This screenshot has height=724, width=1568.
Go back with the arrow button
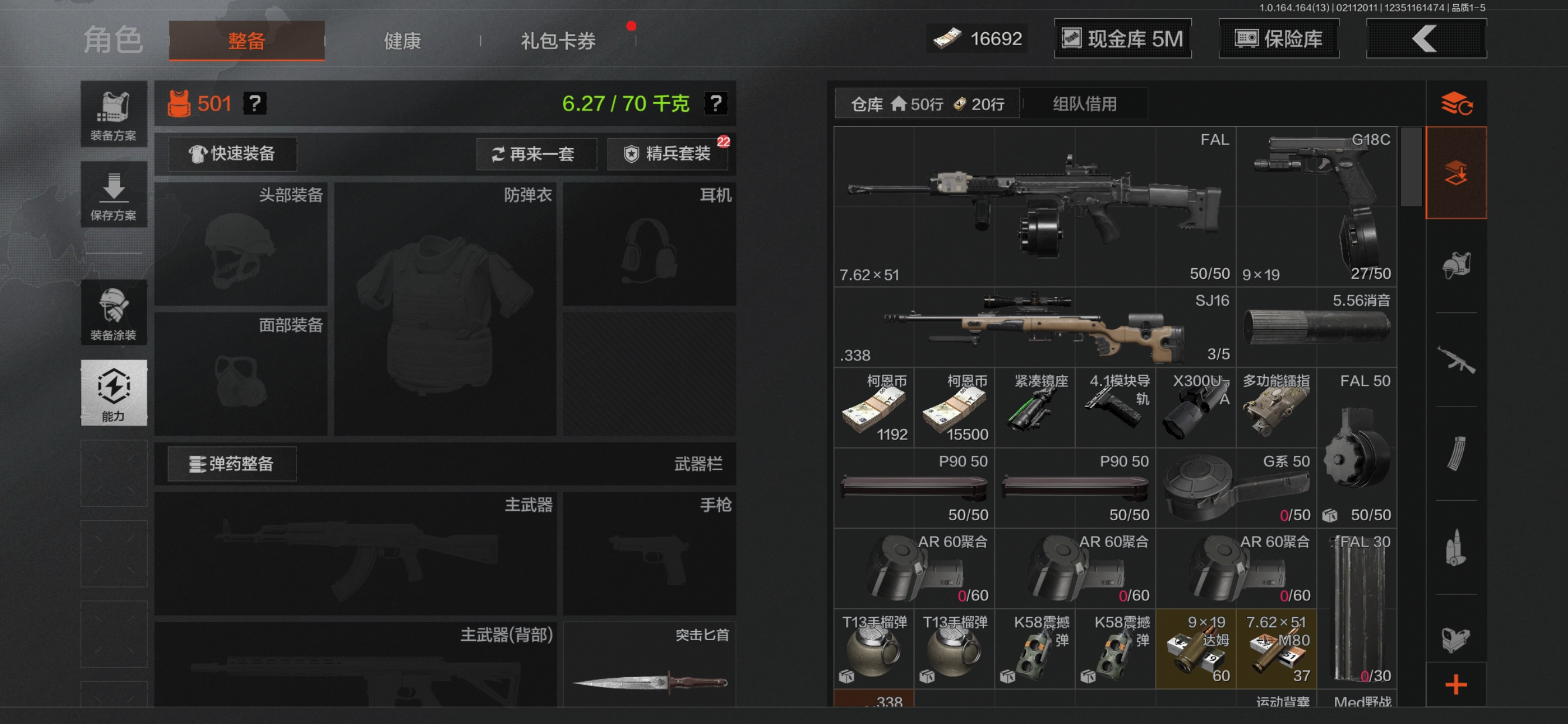click(1426, 39)
